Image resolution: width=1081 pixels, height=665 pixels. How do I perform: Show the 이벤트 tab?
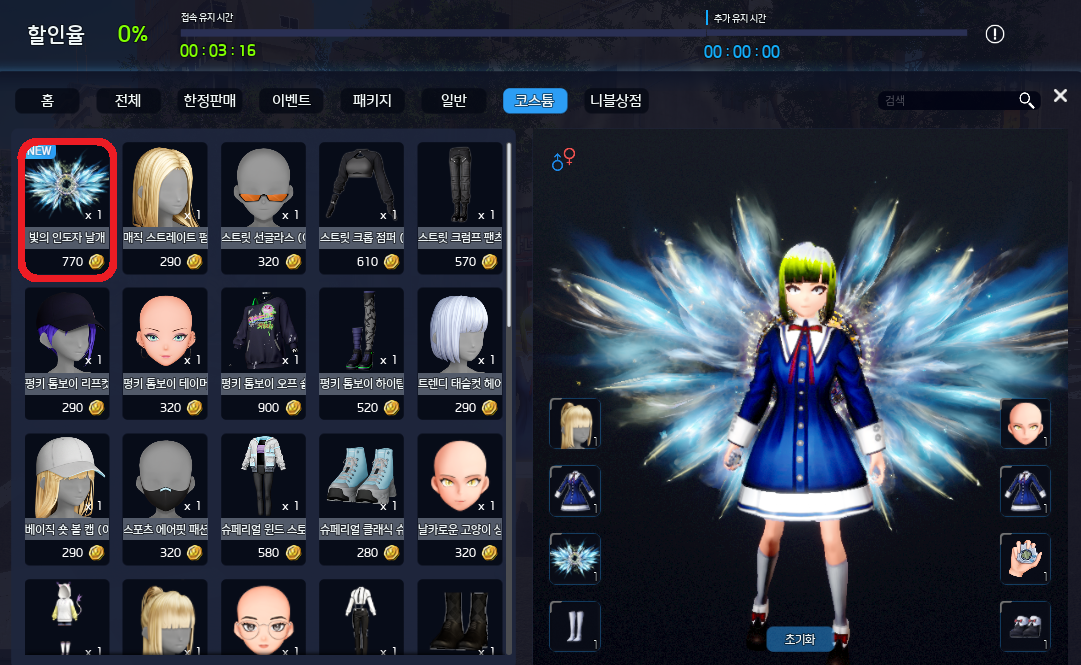291,101
